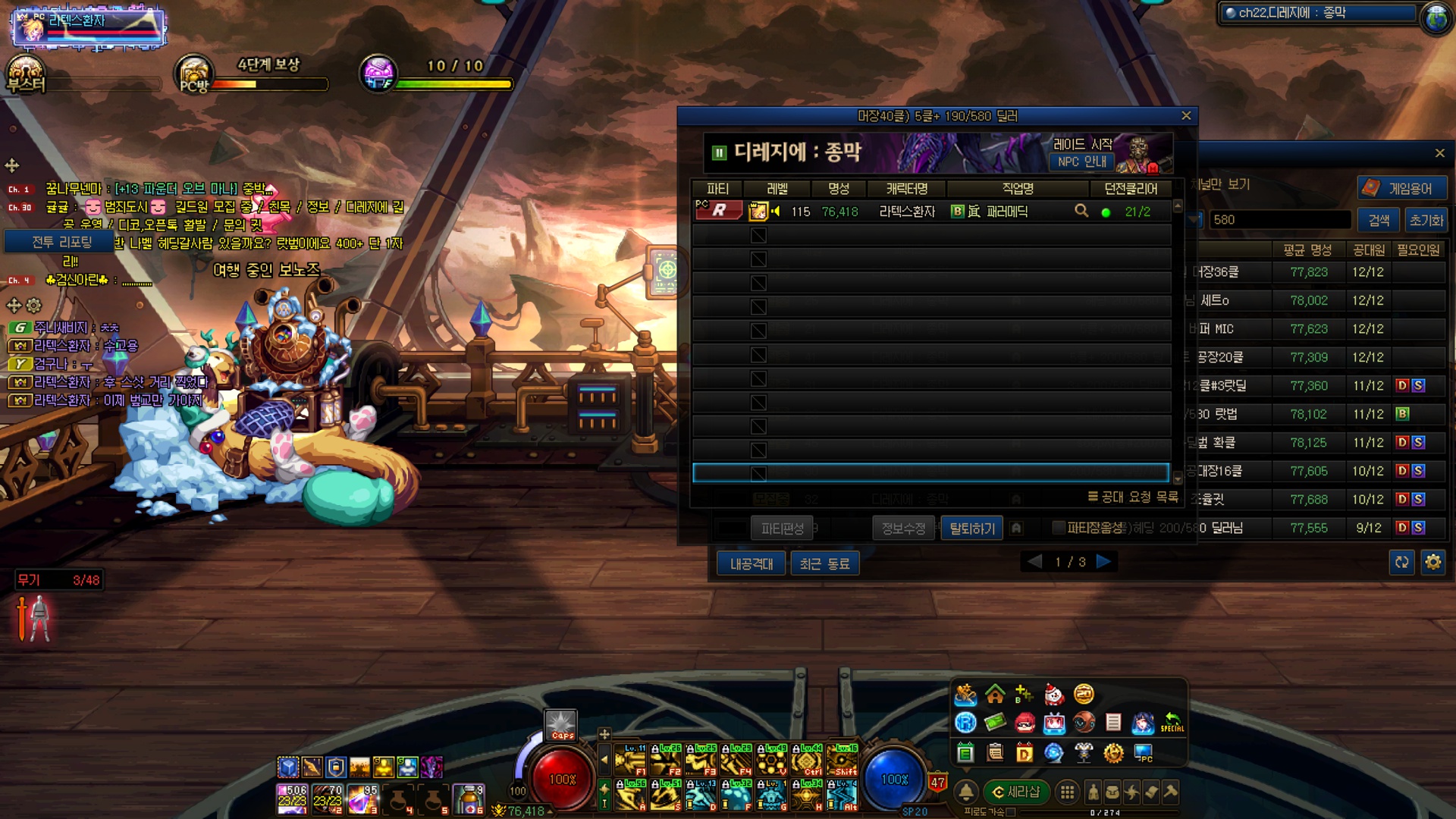Inspect 라텍스환자 with the magnifier icon
1456x819 pixels.
pyautogui.click(x=1081, y=211)
